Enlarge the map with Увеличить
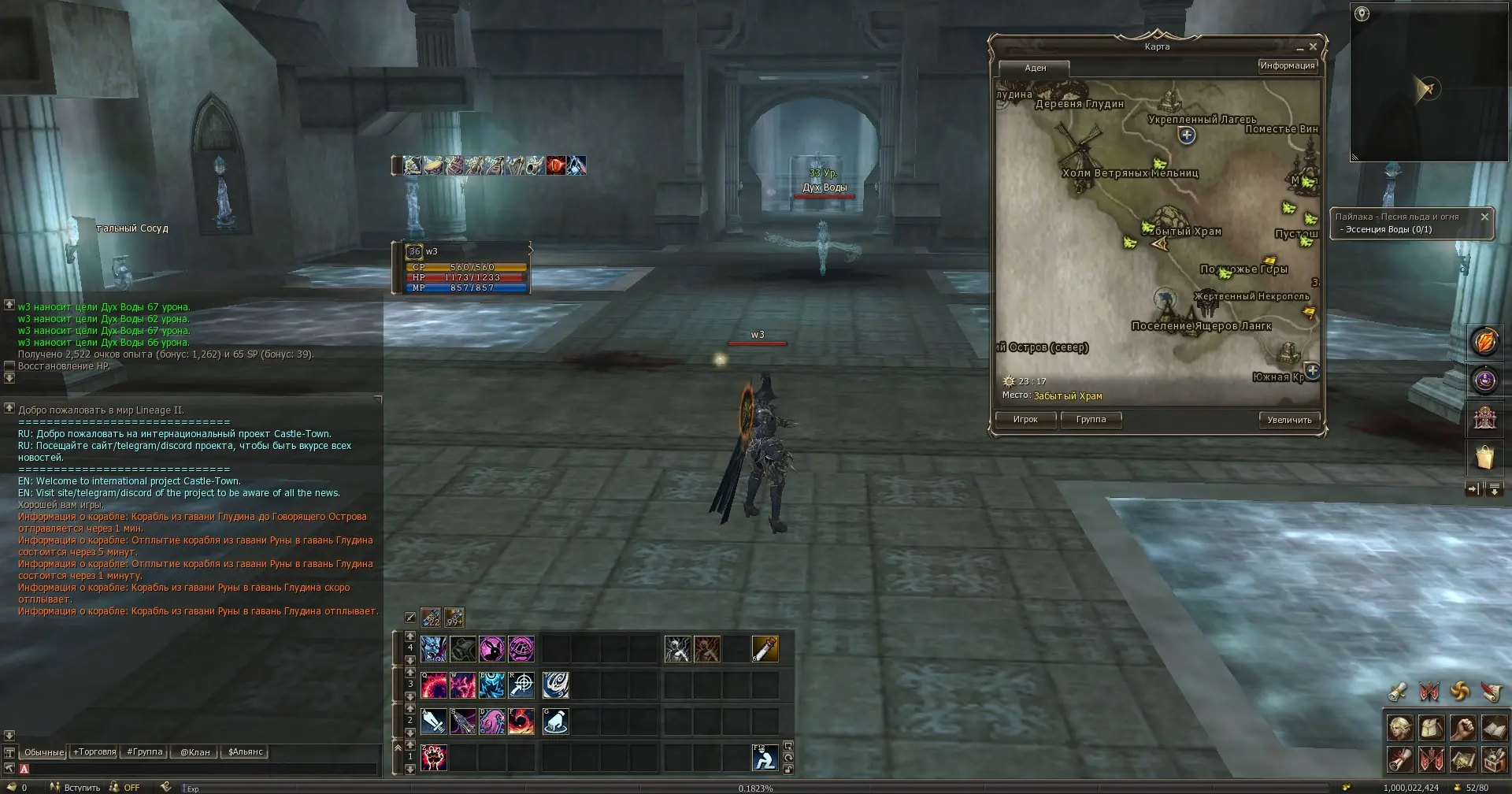This screenshot has width=1512, height=794. click(x=1289, y=420)
